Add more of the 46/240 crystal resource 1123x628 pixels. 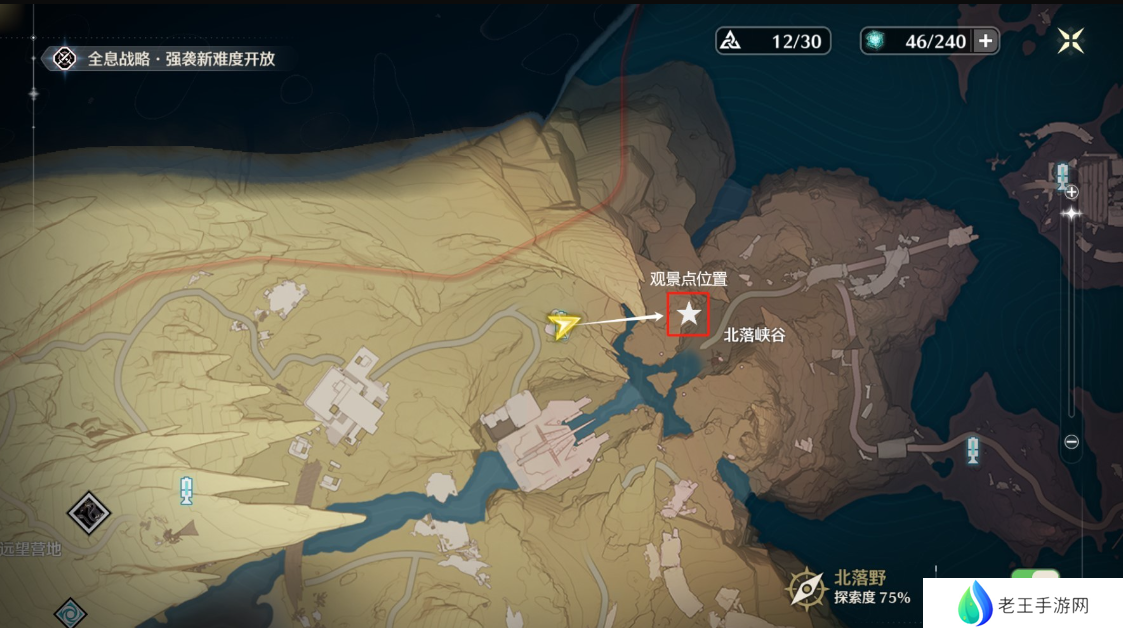pyautogui.click(x=986, y=41)
